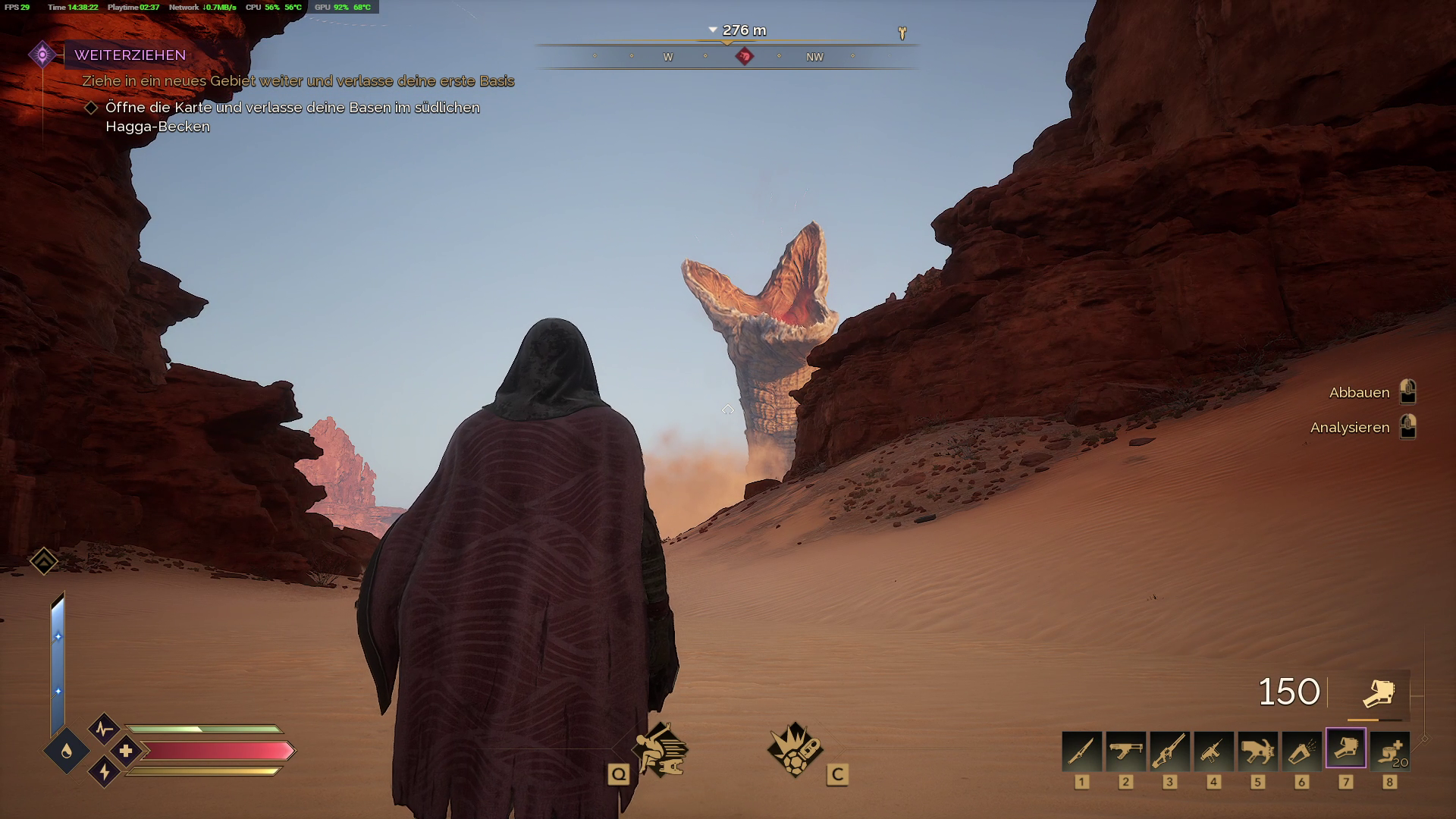This screenshot has height=819, width=1456.
Task: Click the red marker on the compass
Action: coord(745,56)
